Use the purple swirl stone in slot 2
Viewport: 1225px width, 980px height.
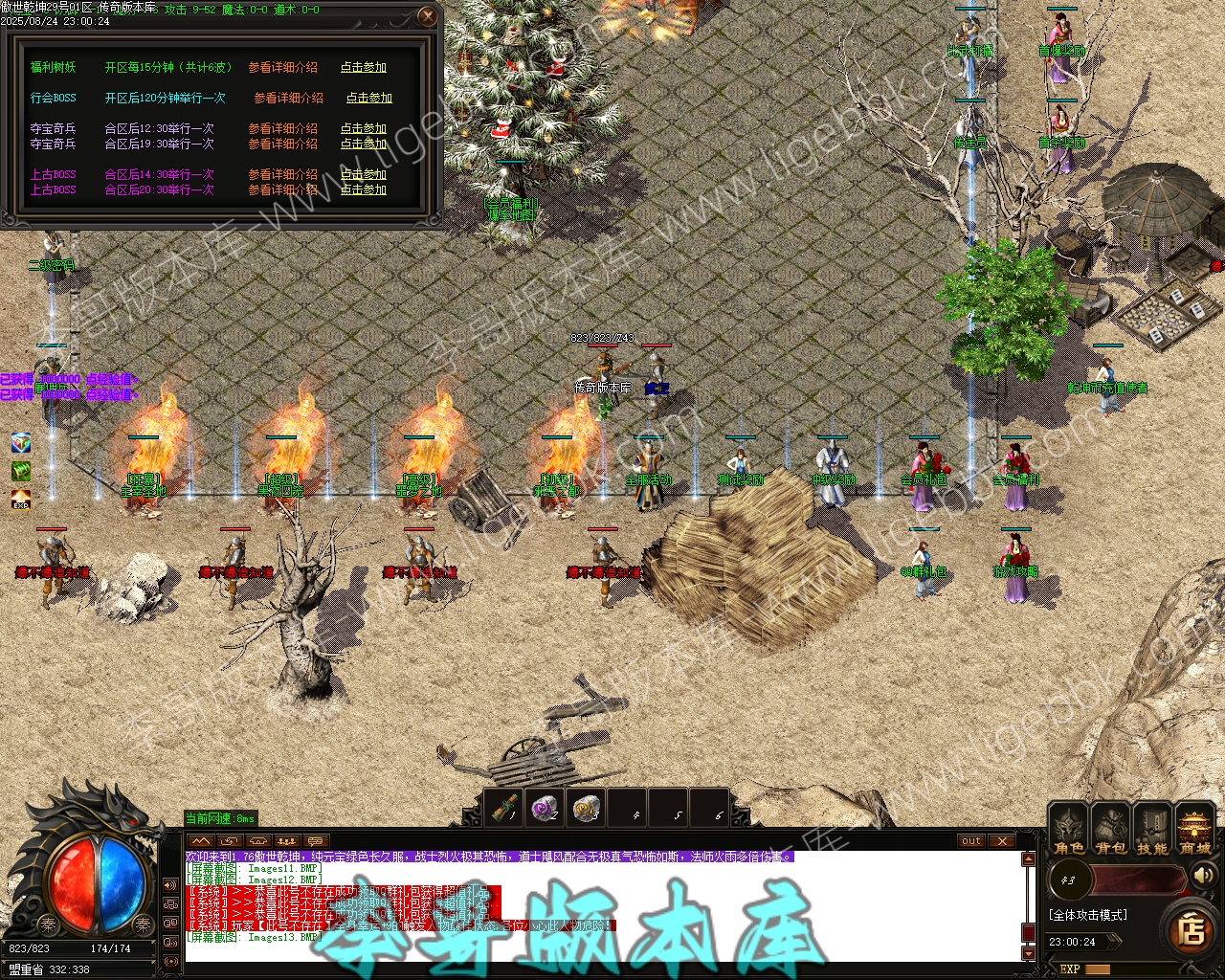[546, 809]
